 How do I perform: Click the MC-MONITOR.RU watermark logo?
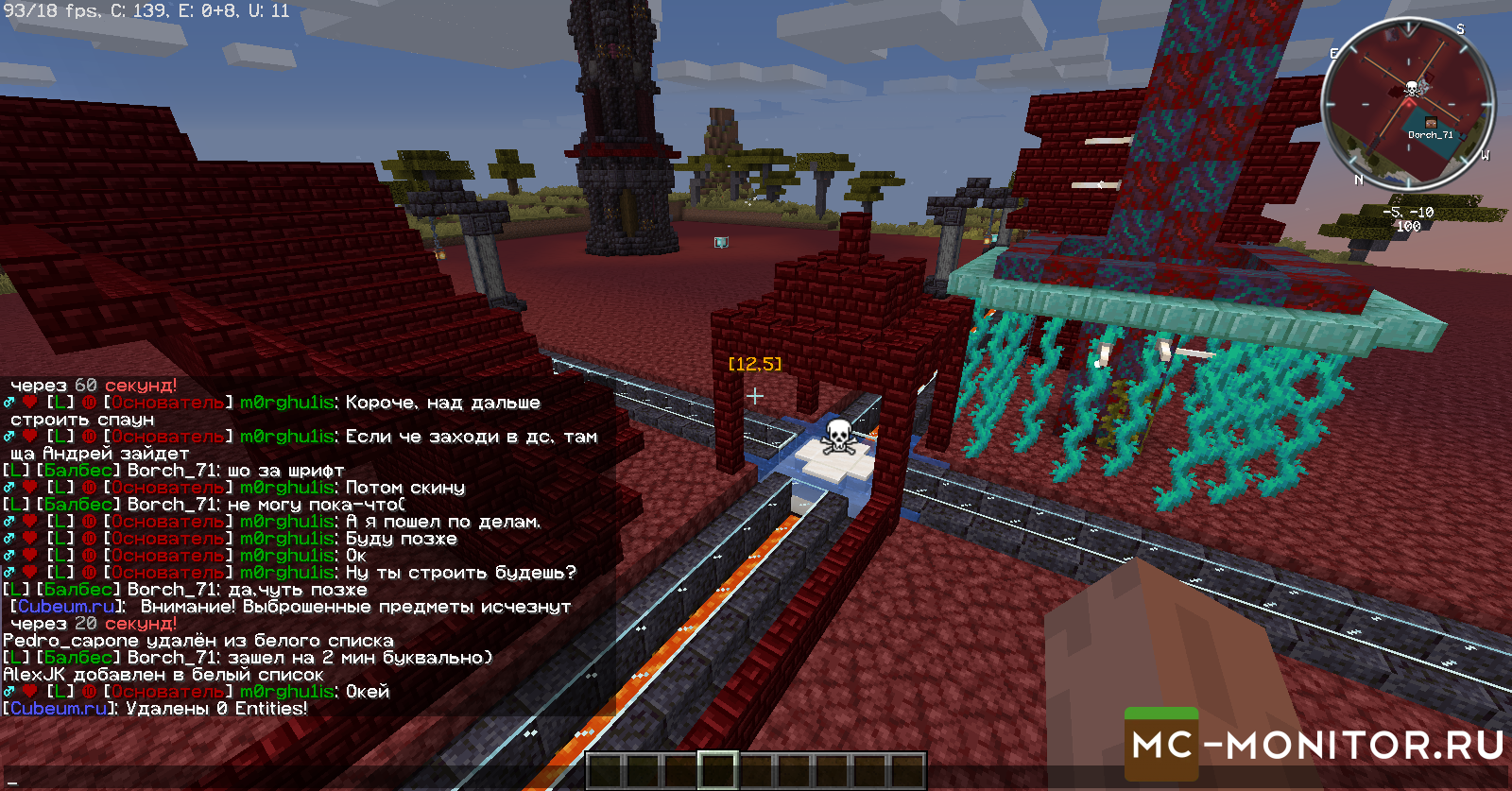click(x=1316, y=746)
